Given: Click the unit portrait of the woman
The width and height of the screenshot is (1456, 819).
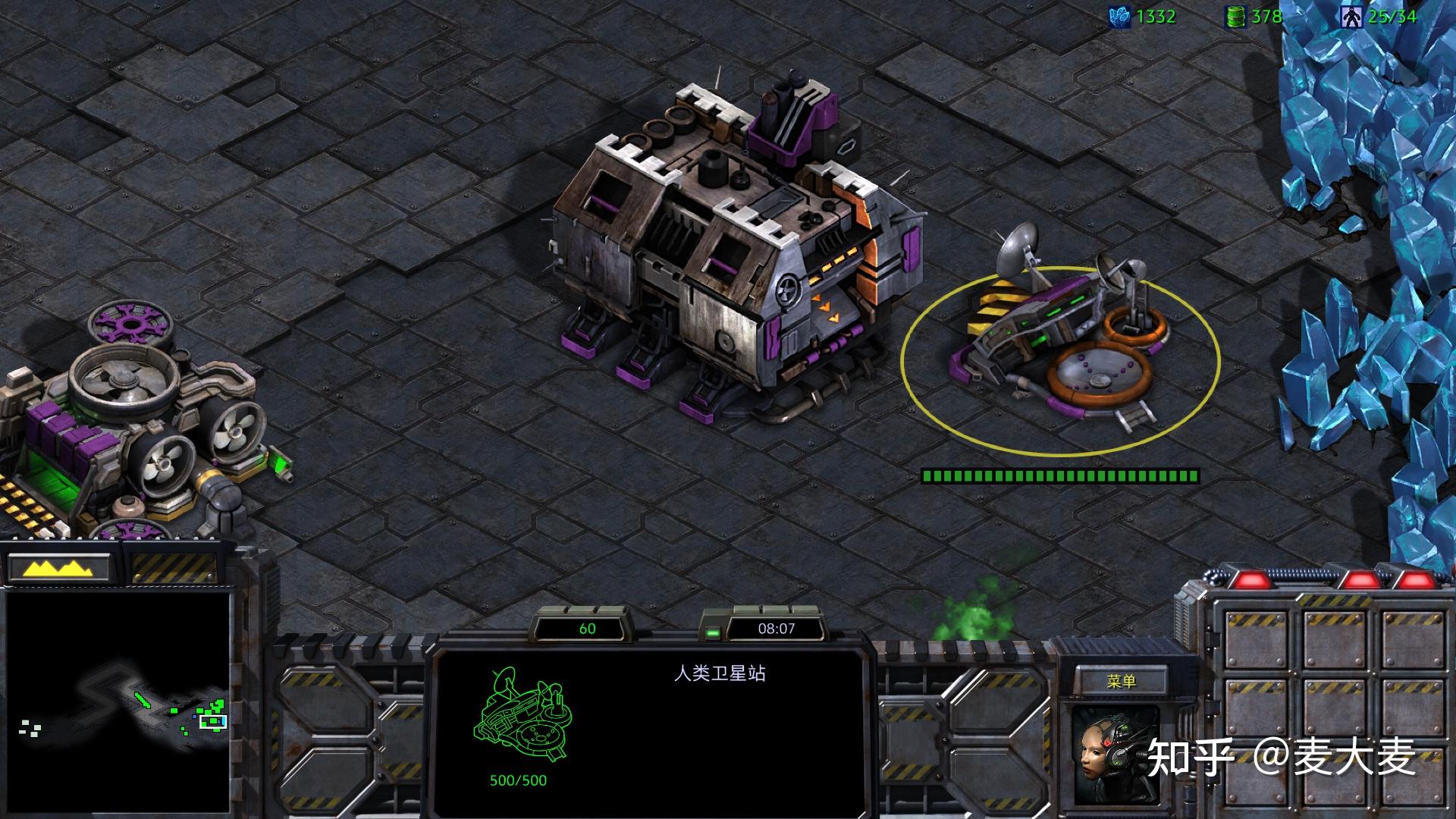Looking at the screenshot, I should 1115,755.
